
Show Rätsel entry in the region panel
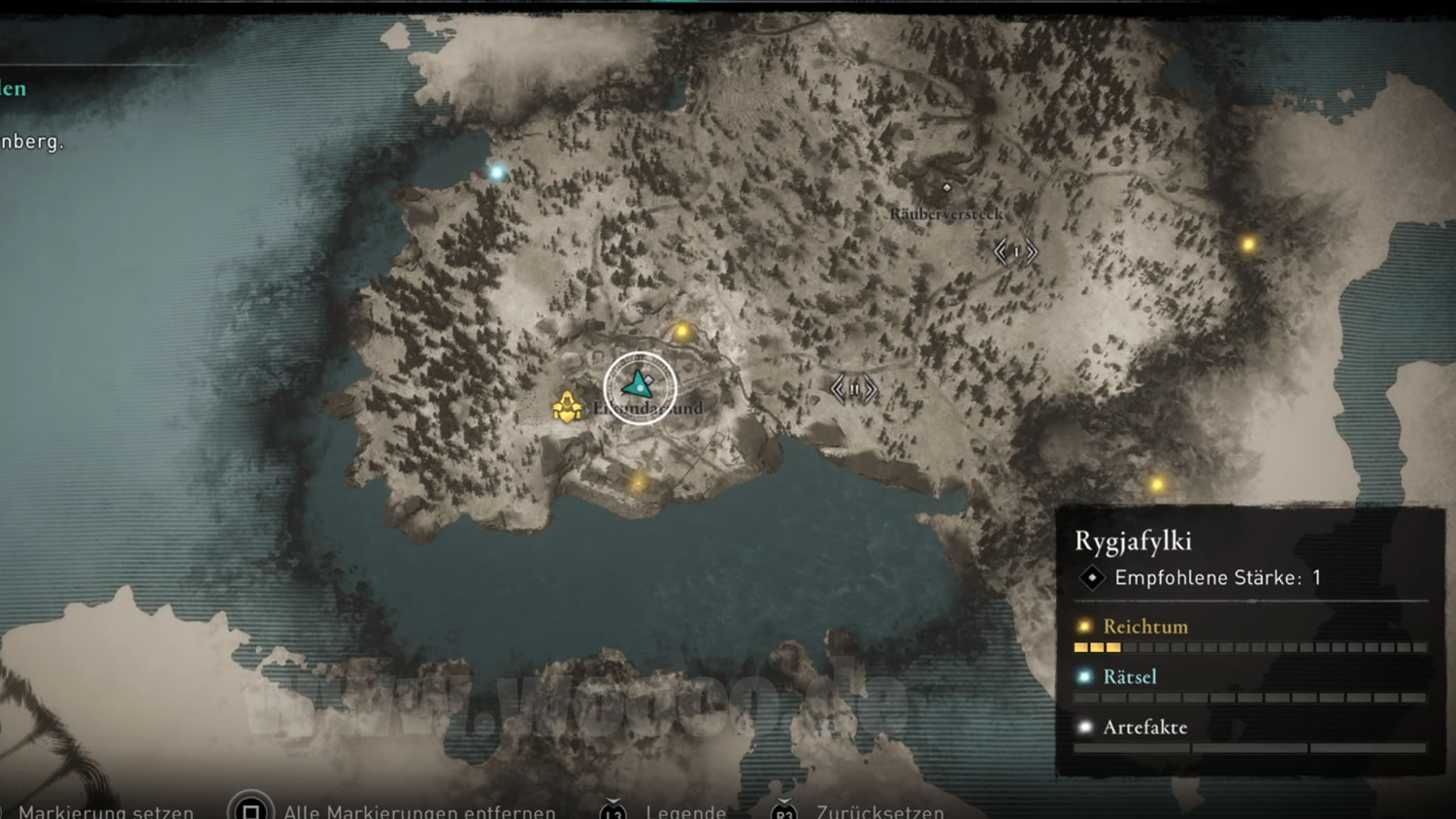tap(1130, 677)
